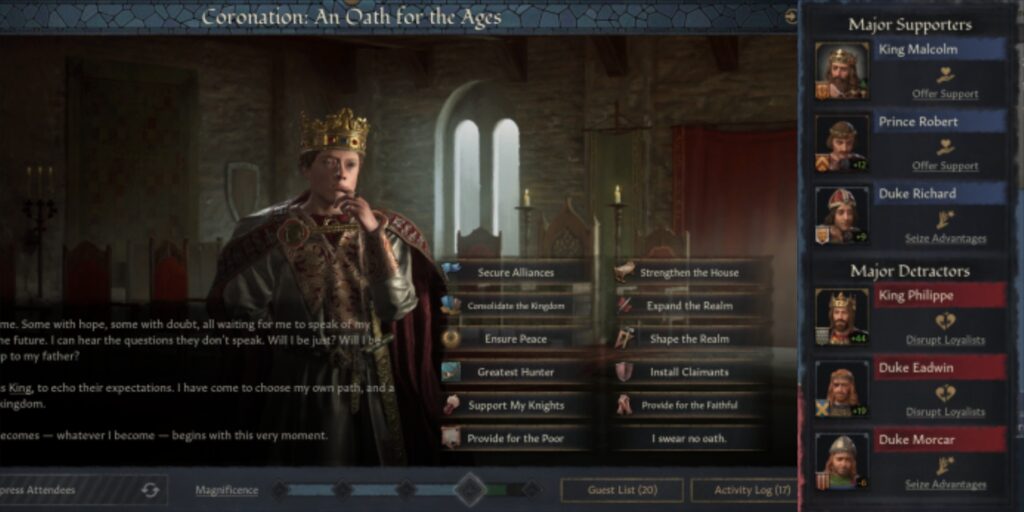The height and width of the screenshot is (512, 1024).
Task: Click the Magnificence label link
Action: click(226, 490)
